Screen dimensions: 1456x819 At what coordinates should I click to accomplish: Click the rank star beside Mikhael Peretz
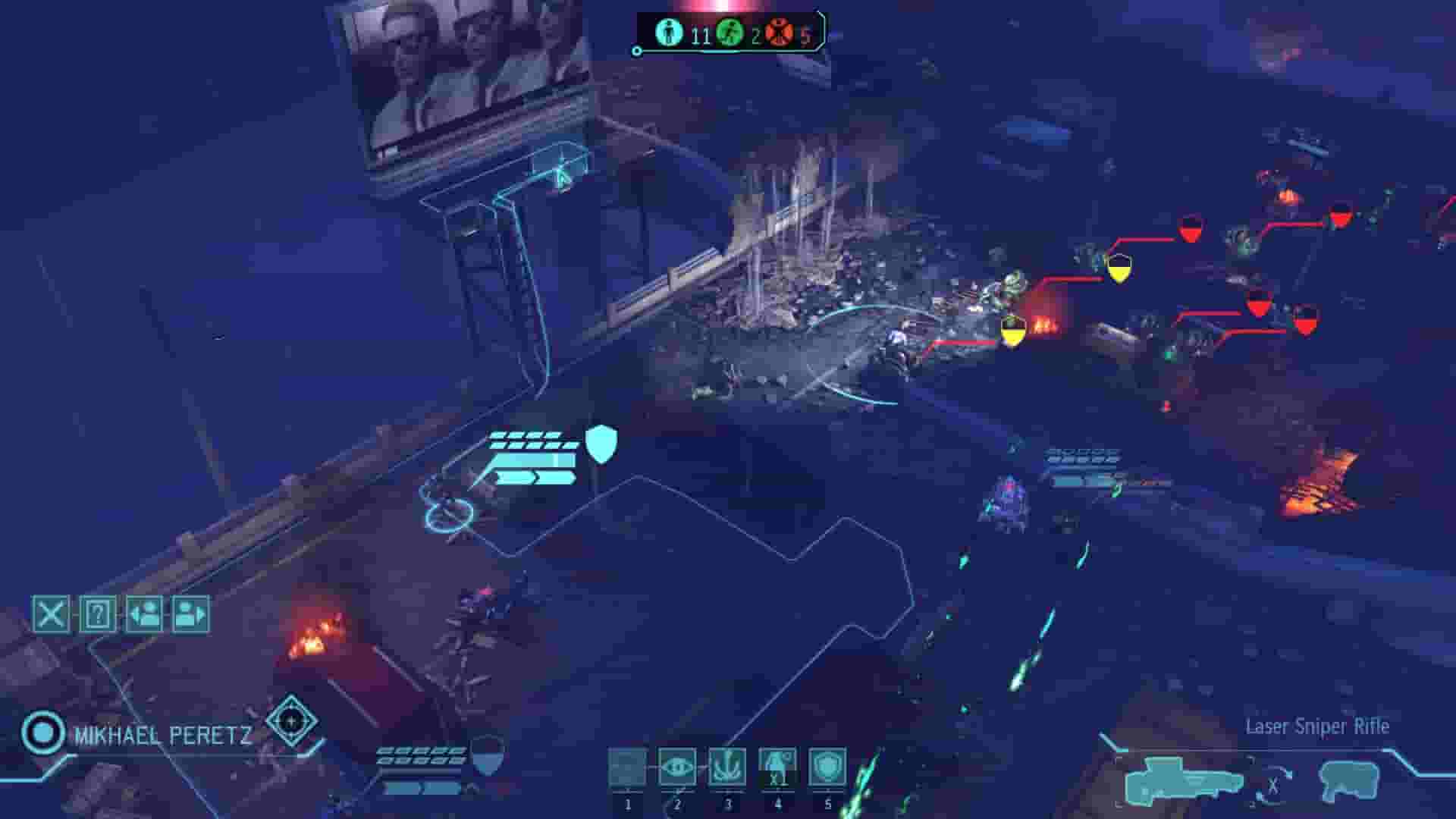tap(290, 722)
